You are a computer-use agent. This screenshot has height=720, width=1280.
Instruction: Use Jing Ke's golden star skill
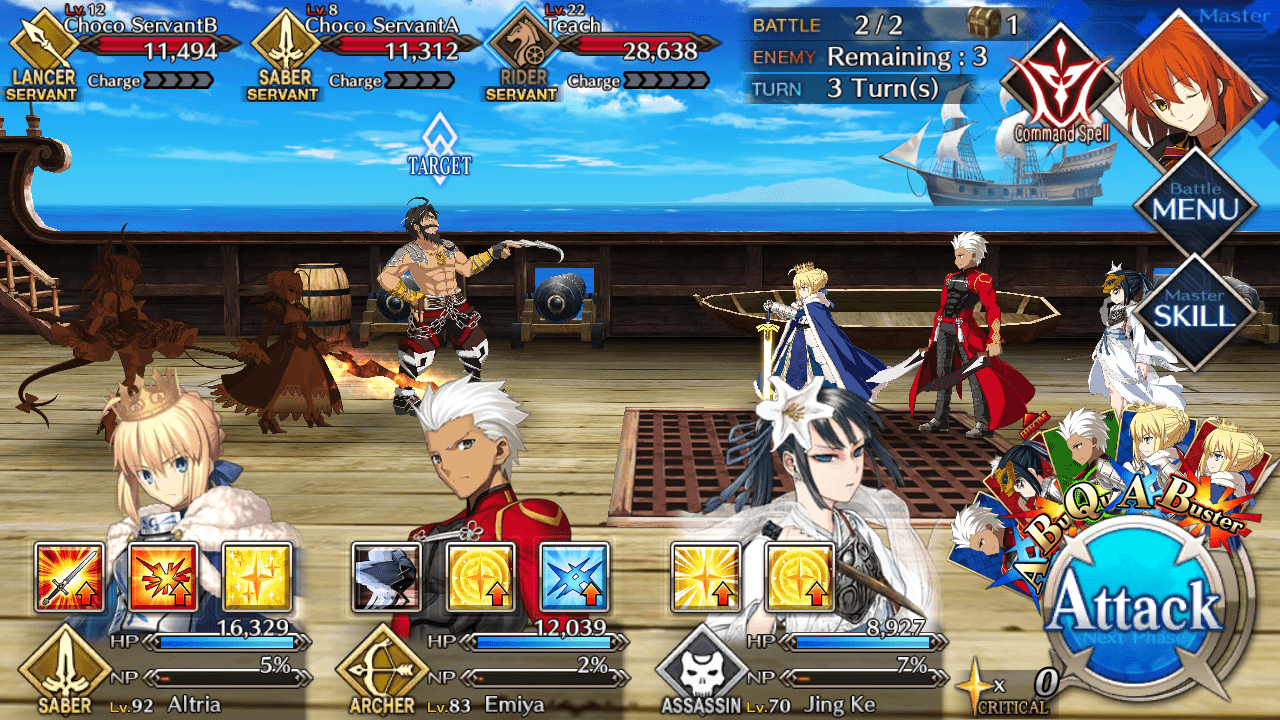(x=705, y=577)
